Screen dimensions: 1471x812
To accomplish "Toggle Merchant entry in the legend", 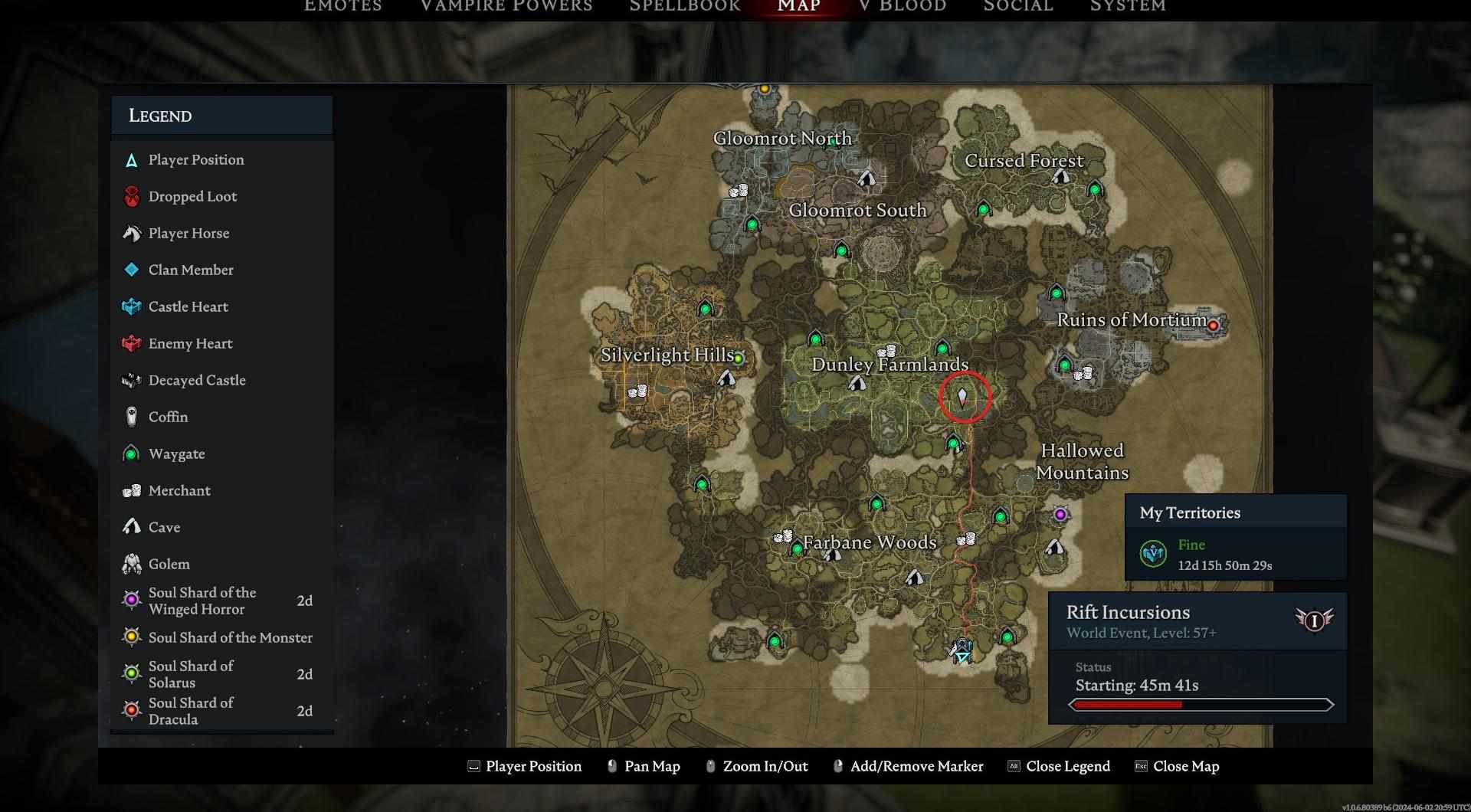I will coord(179,490).
